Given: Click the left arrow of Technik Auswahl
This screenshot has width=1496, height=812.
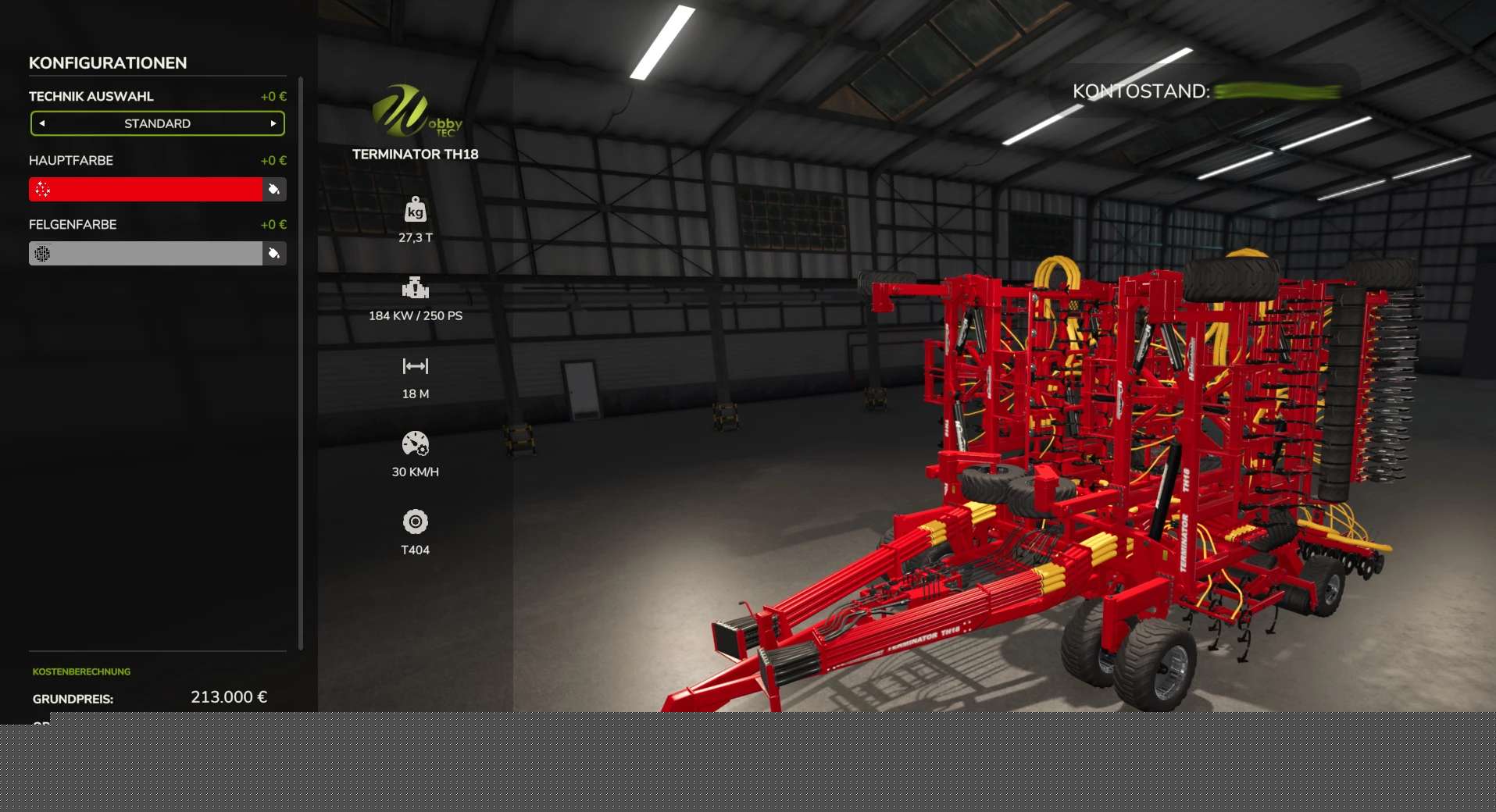Looking at the screenshot, I should pyautogui.click(x=42, y=123).
